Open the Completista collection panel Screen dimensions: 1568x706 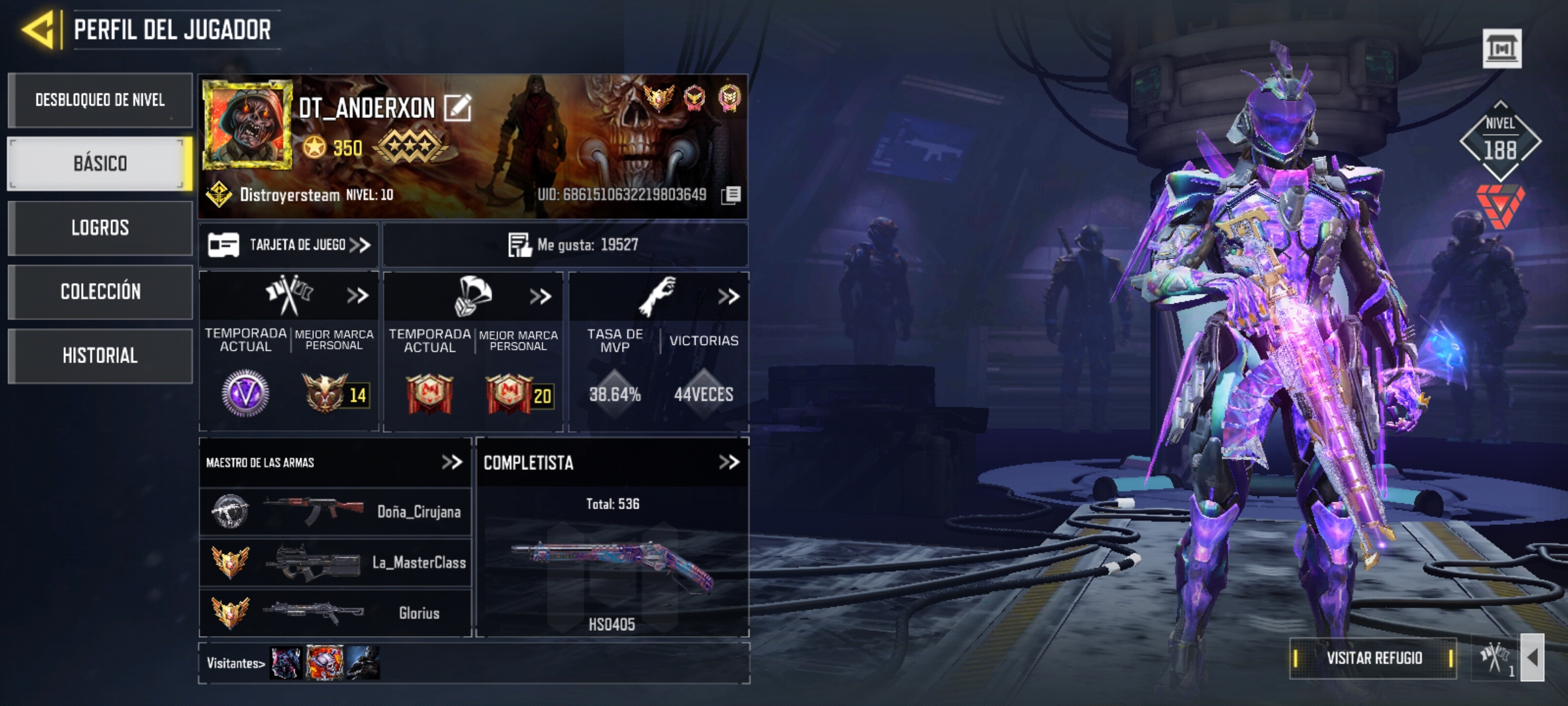point(728,463)
